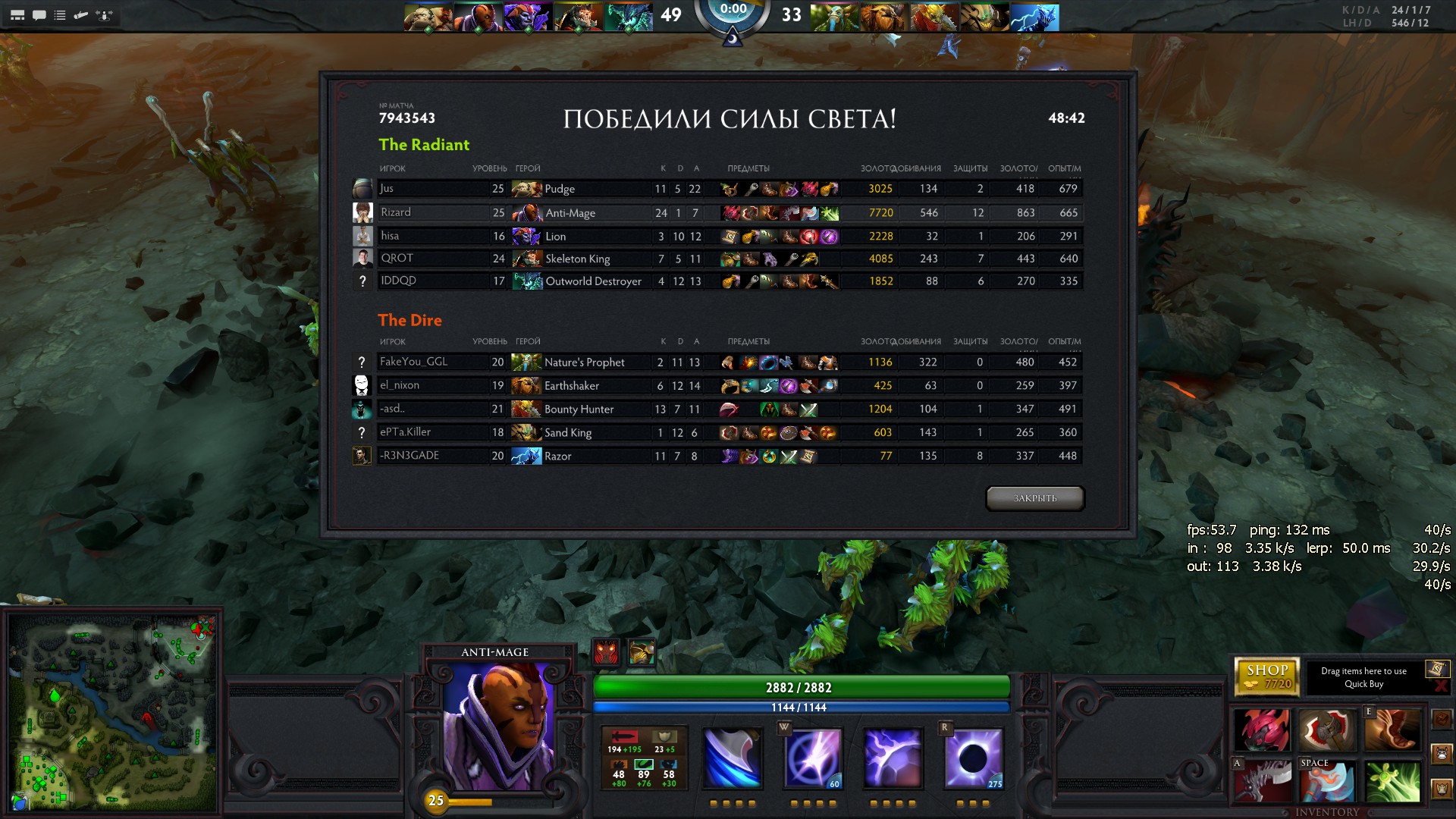Activate the Blink ability icon

click(x=813, y=758)
